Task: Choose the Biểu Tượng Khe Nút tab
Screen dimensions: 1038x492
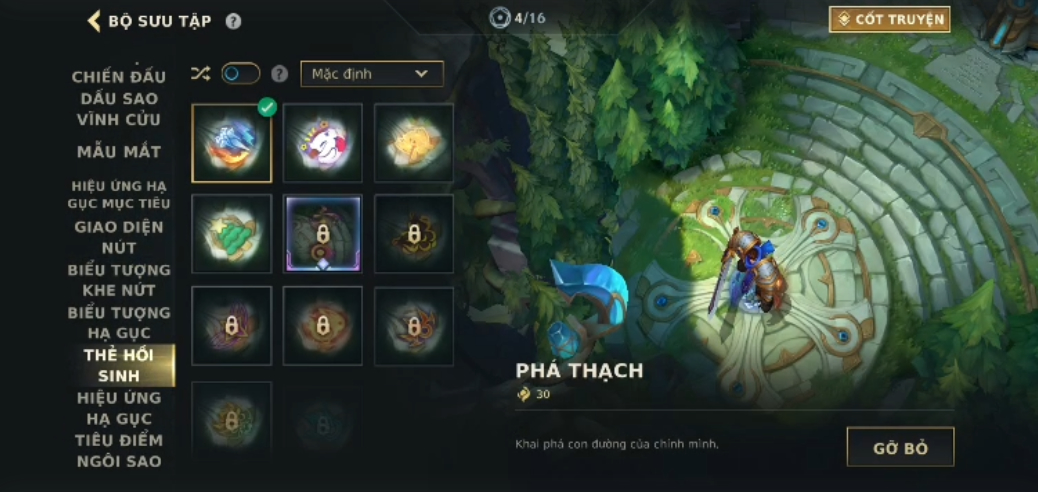Action: 119,280
